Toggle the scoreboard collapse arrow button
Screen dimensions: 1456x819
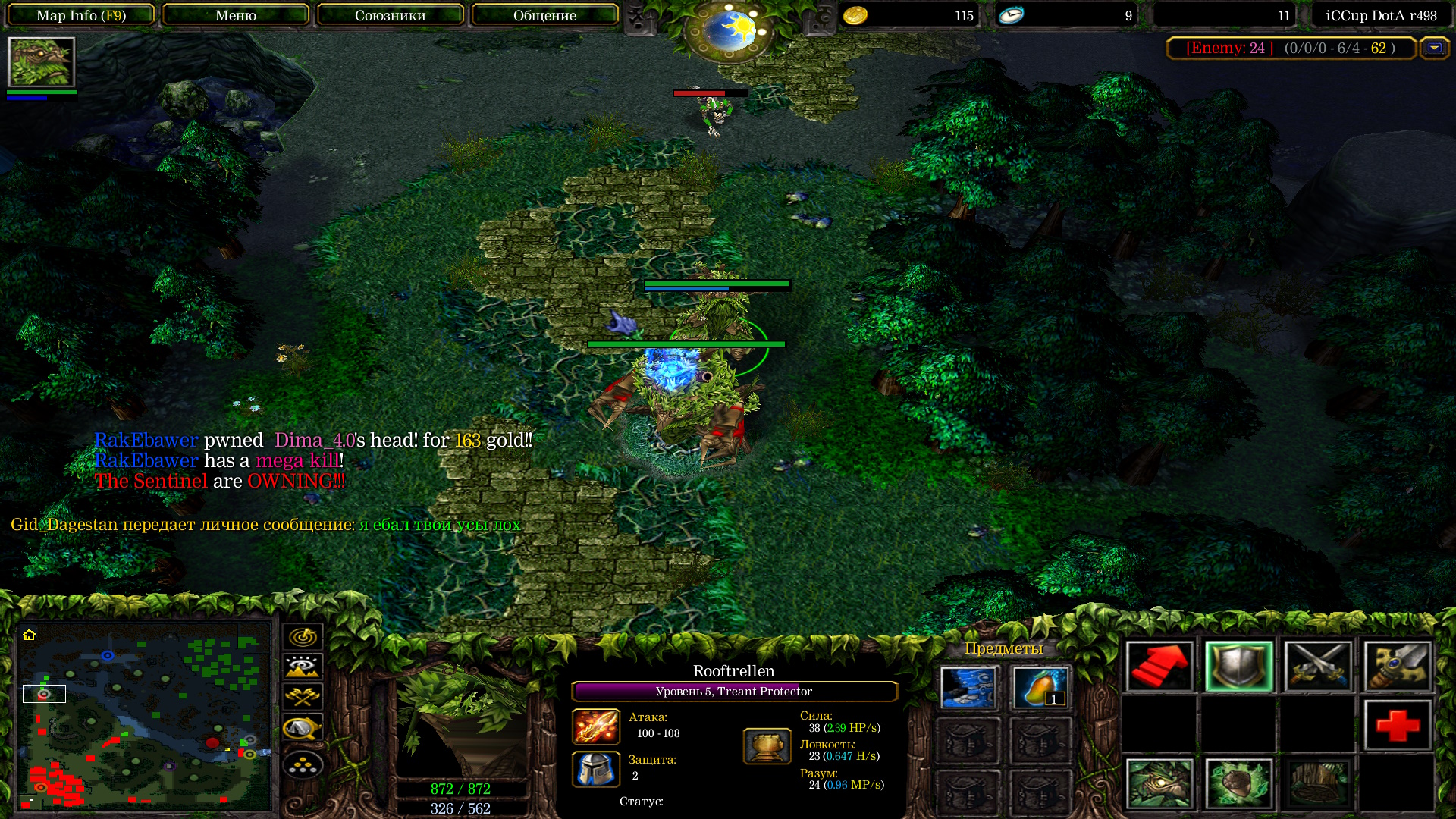click(1434, 49)
